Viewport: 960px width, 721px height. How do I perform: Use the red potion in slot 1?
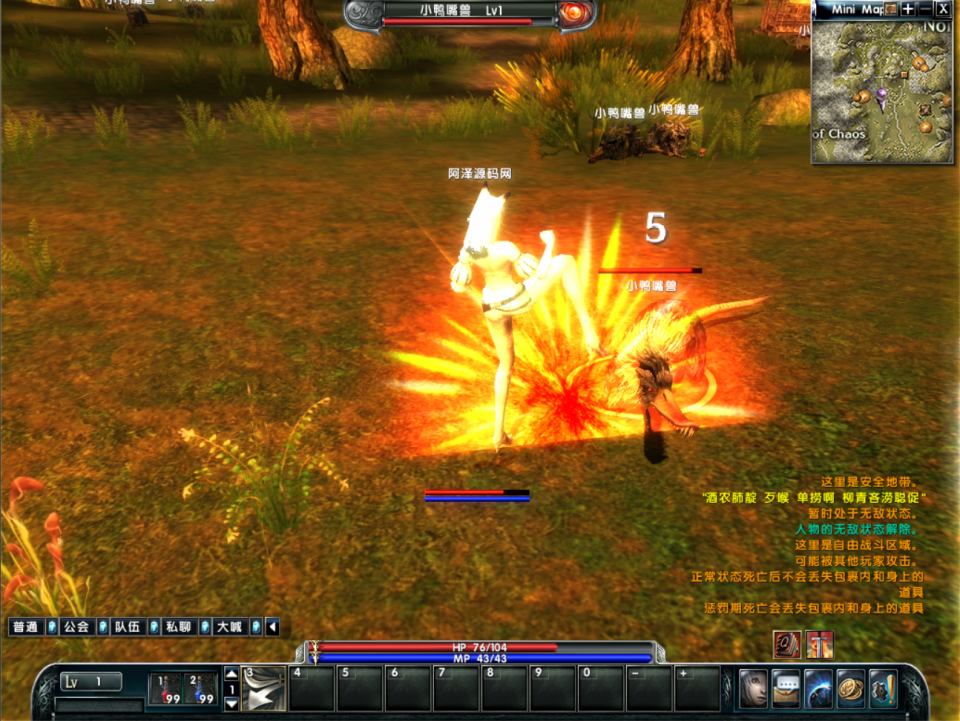pyautogui.click(x=167, y=688)
